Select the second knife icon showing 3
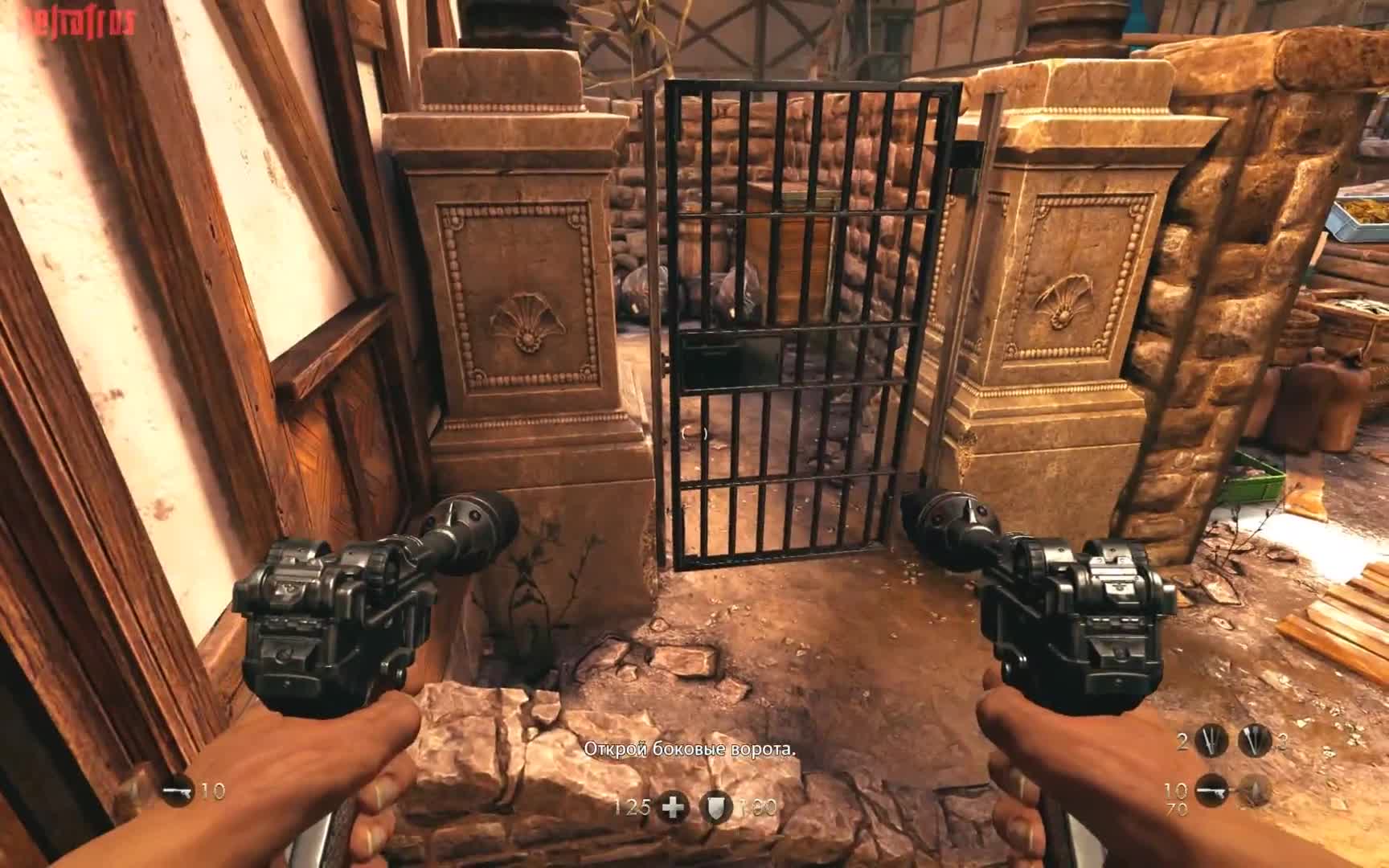Image resolution: width=1389 pixels, height=868 pixels. pos(1252,741)
